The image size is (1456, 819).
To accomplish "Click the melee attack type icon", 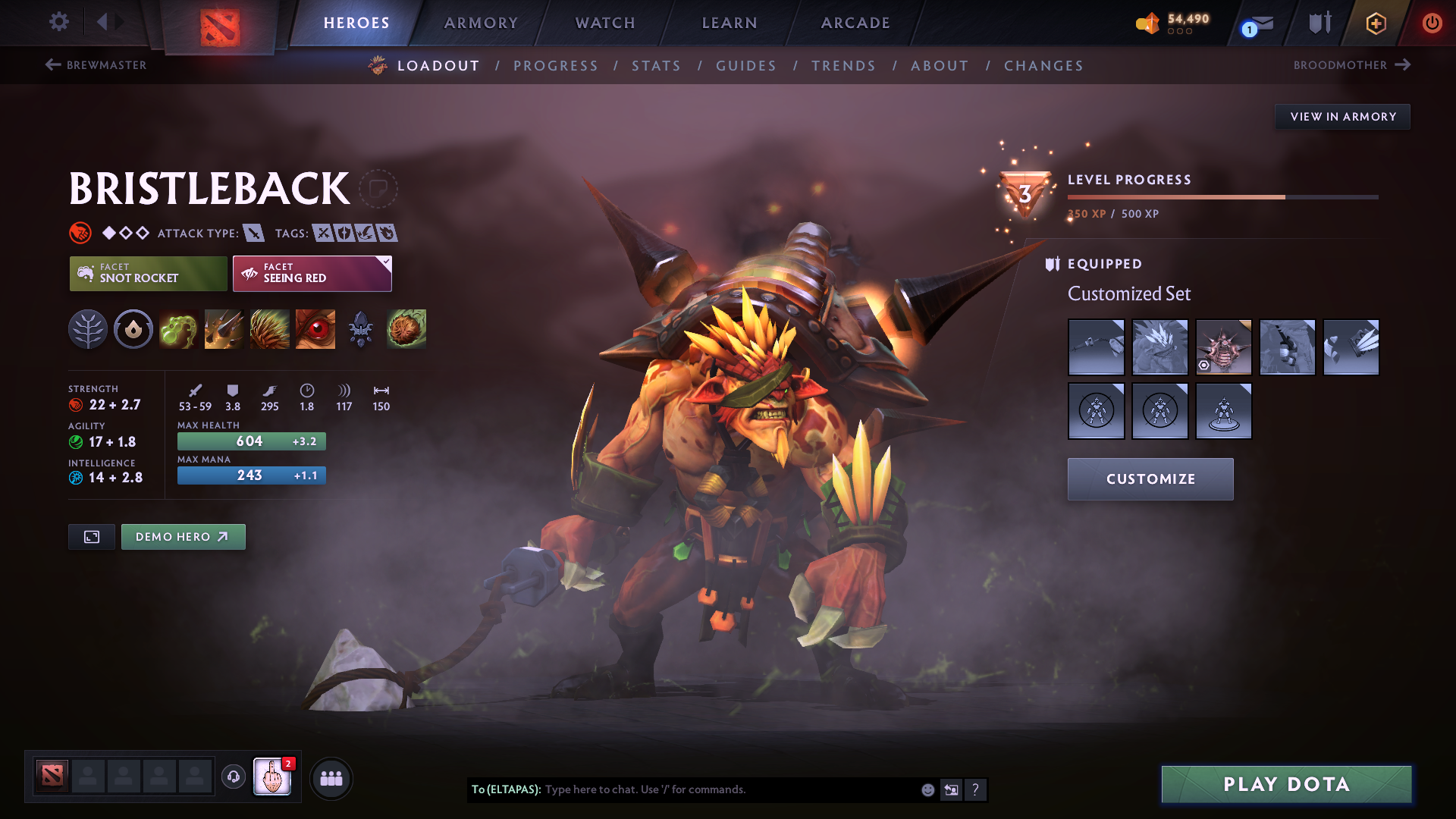I will tap(253, 233).
